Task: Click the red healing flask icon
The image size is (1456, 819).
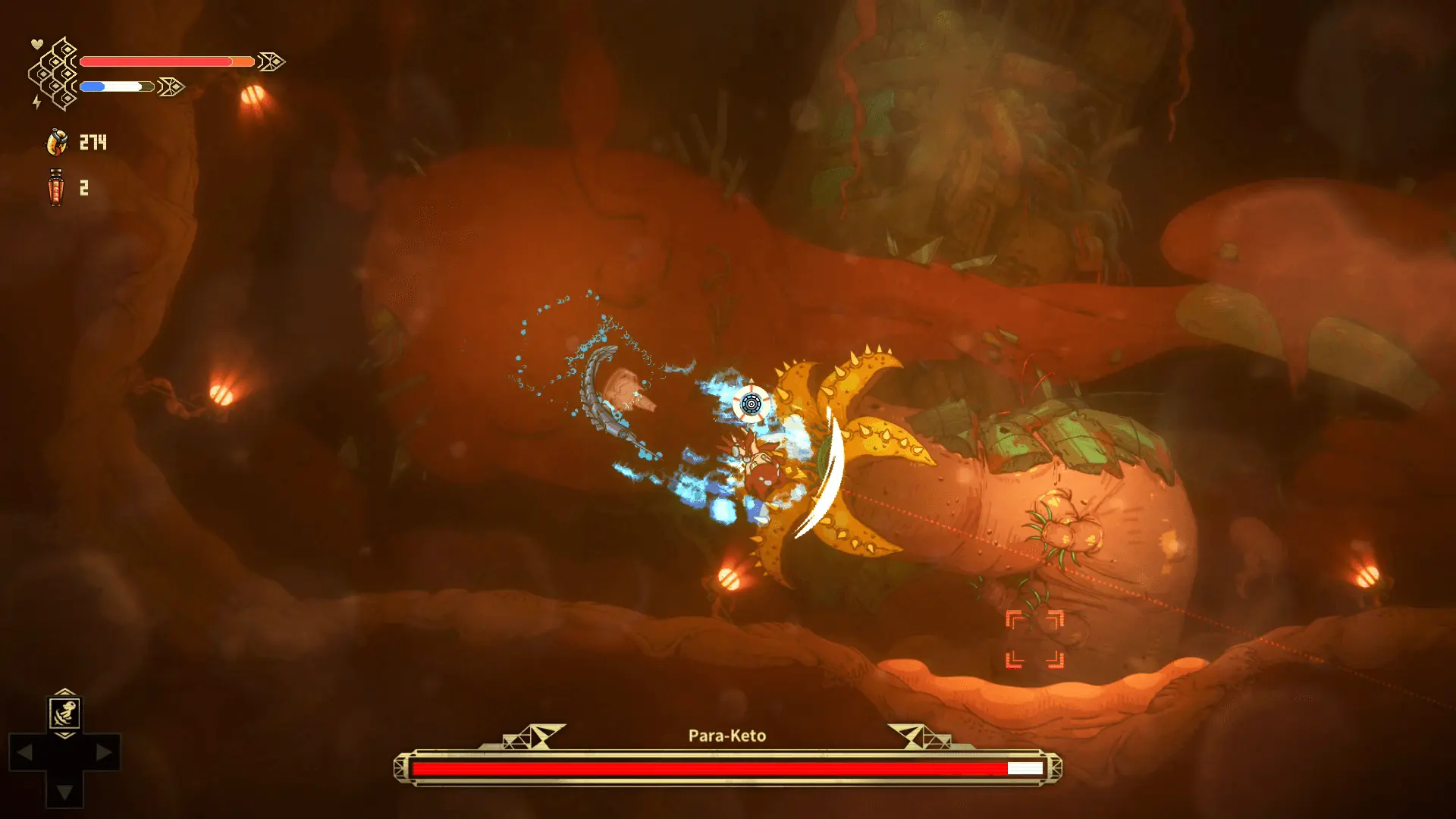Action: 56,187
